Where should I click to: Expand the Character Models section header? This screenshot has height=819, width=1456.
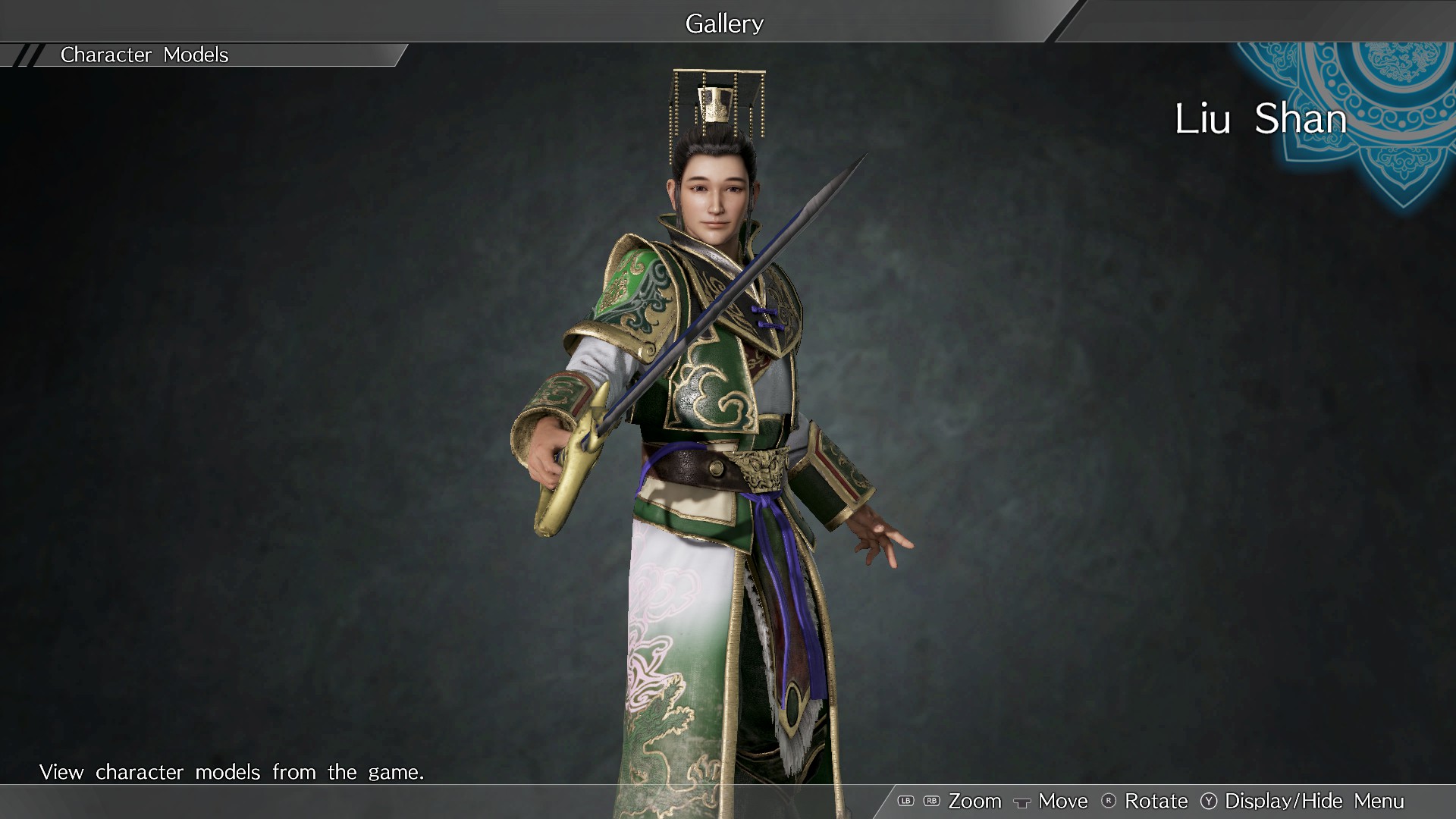(x=144, y=55)
